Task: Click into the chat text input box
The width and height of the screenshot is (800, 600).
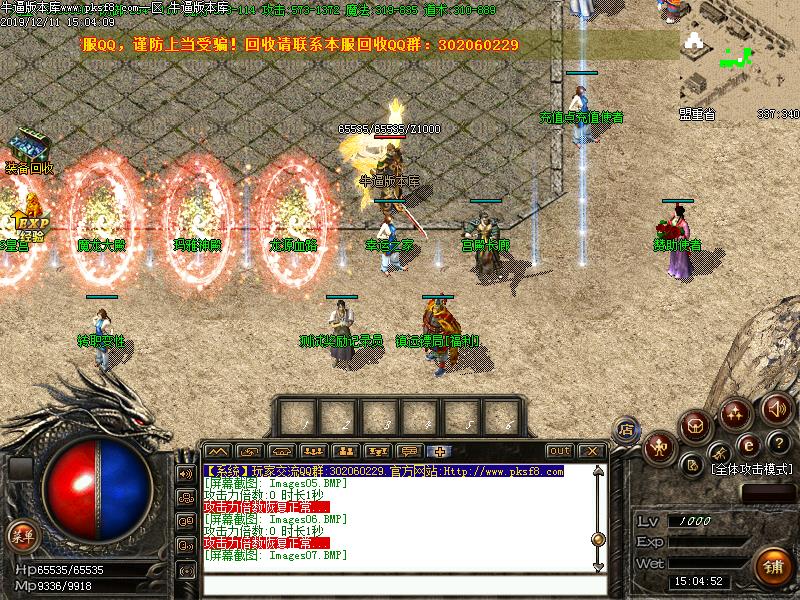Action: (400, 583)
